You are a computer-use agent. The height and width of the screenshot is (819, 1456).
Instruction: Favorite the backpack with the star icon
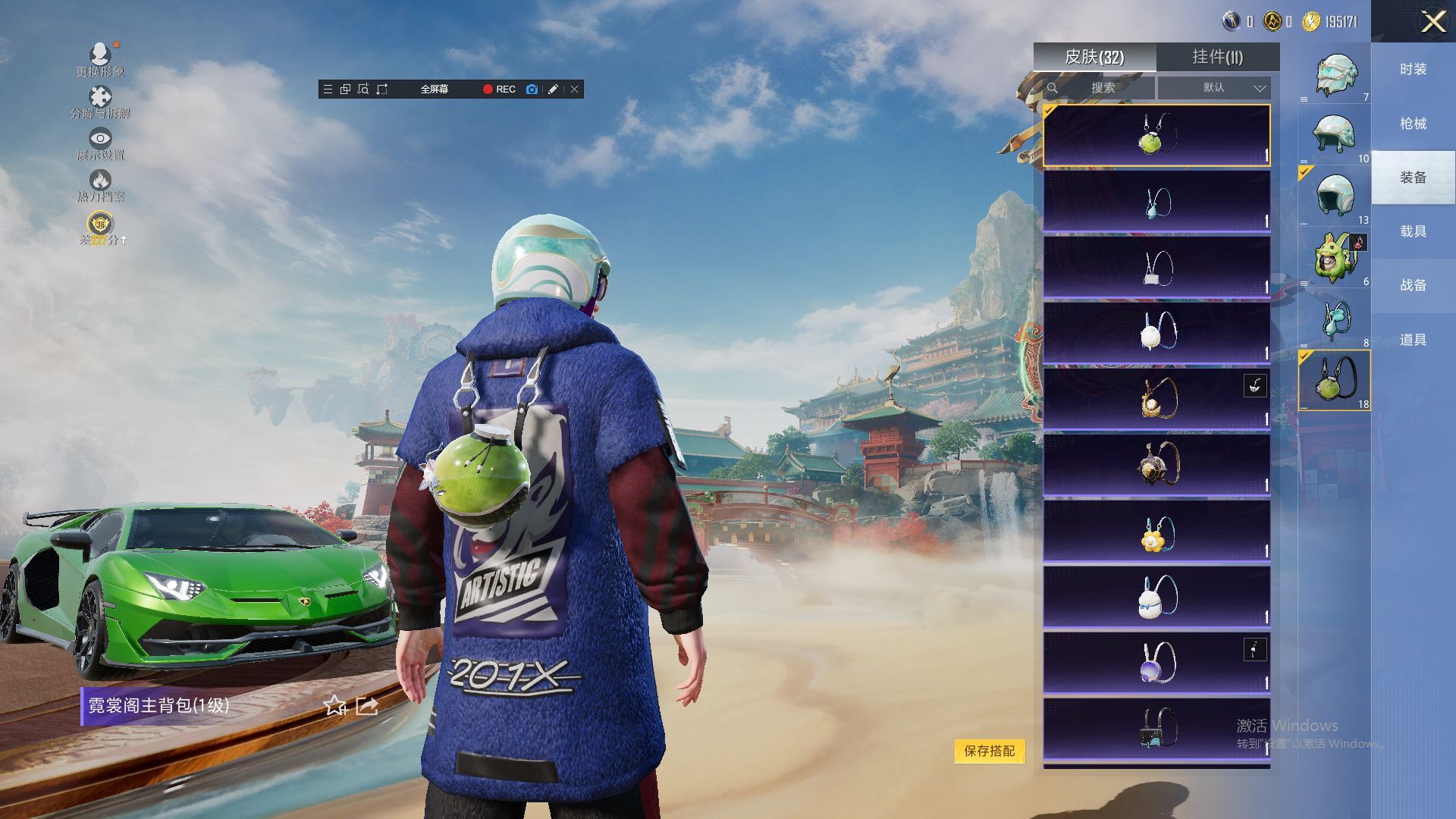[x=334, y=706]
